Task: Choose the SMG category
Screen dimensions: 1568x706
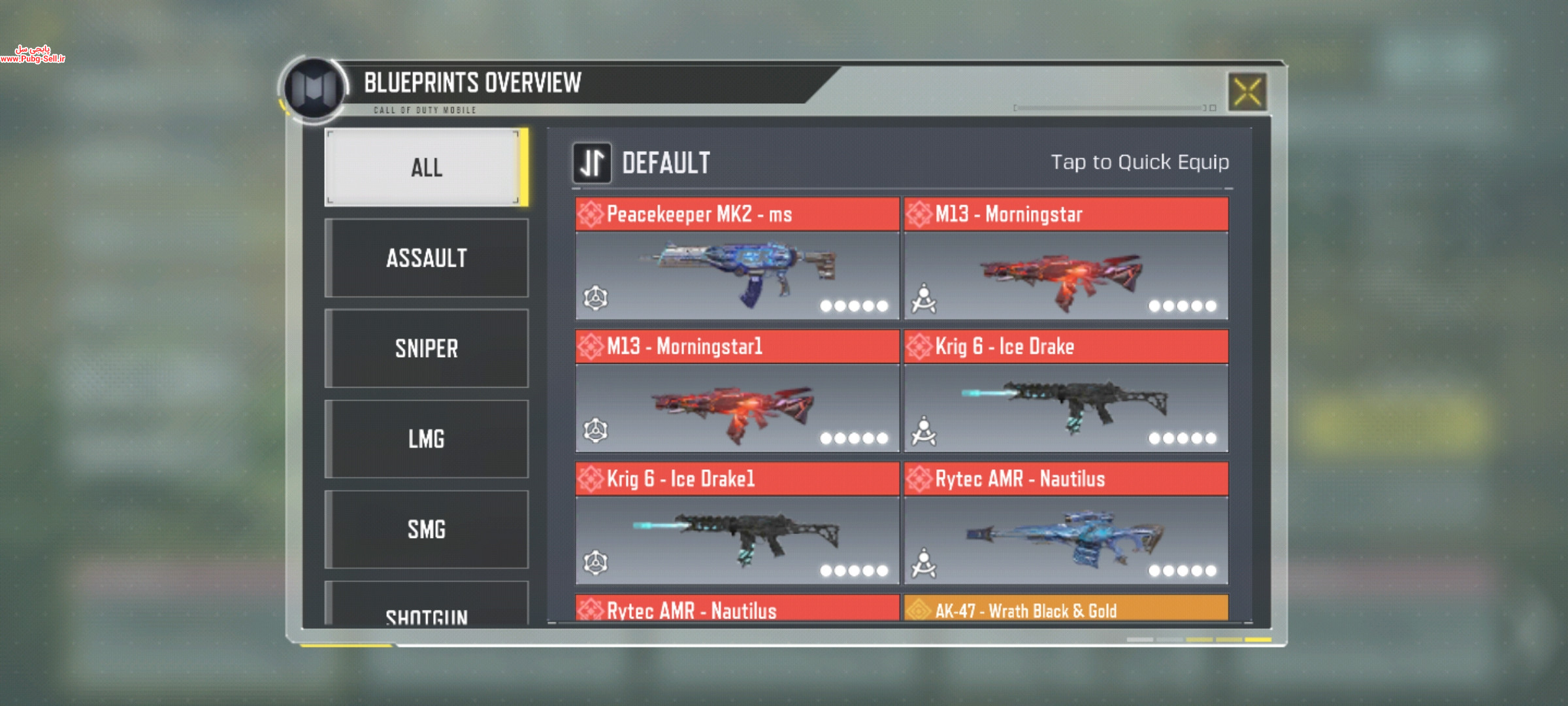Action: pyautogui.click(x=426, y=529)
